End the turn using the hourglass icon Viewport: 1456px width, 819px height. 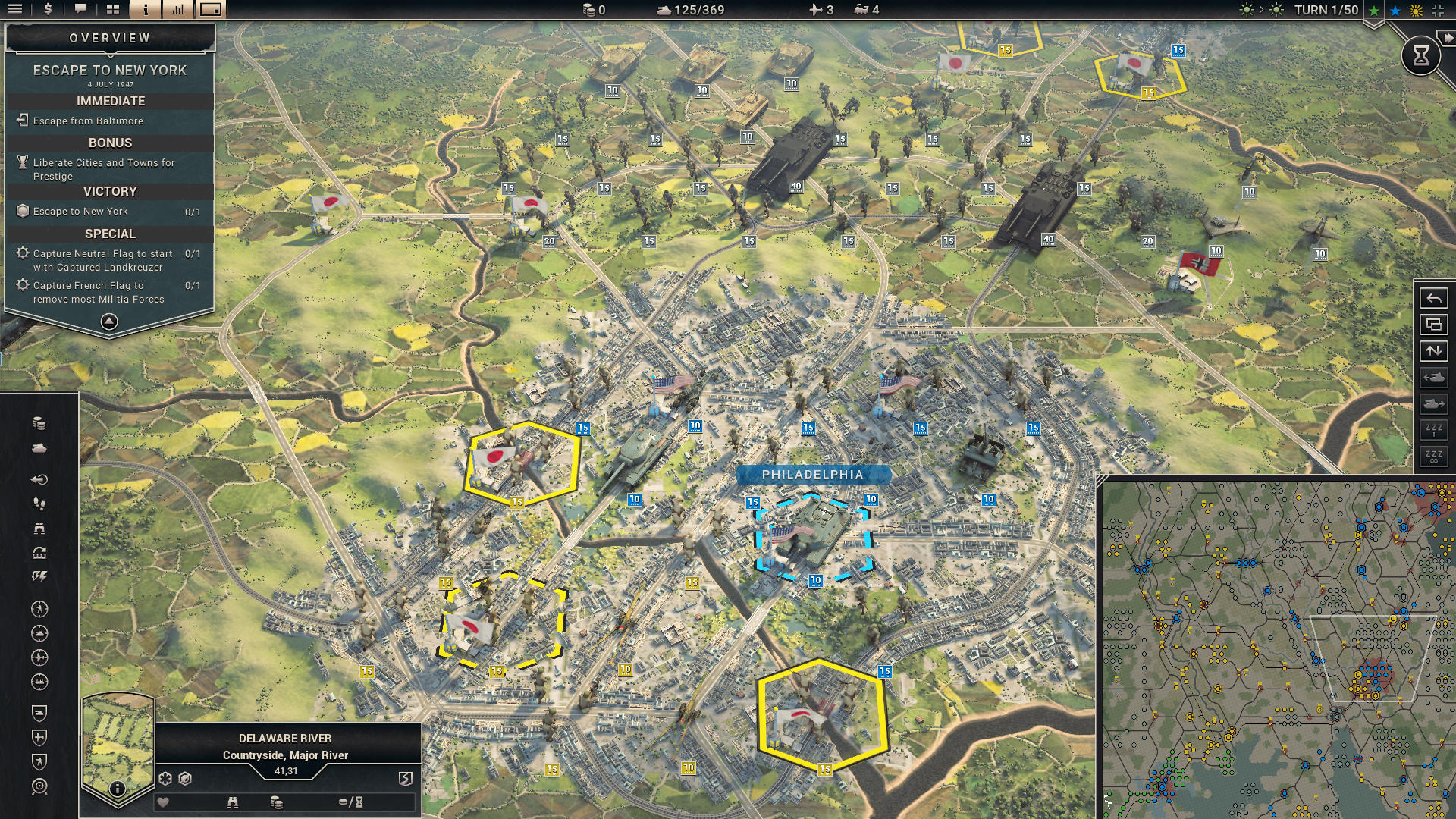point(1420,55)
